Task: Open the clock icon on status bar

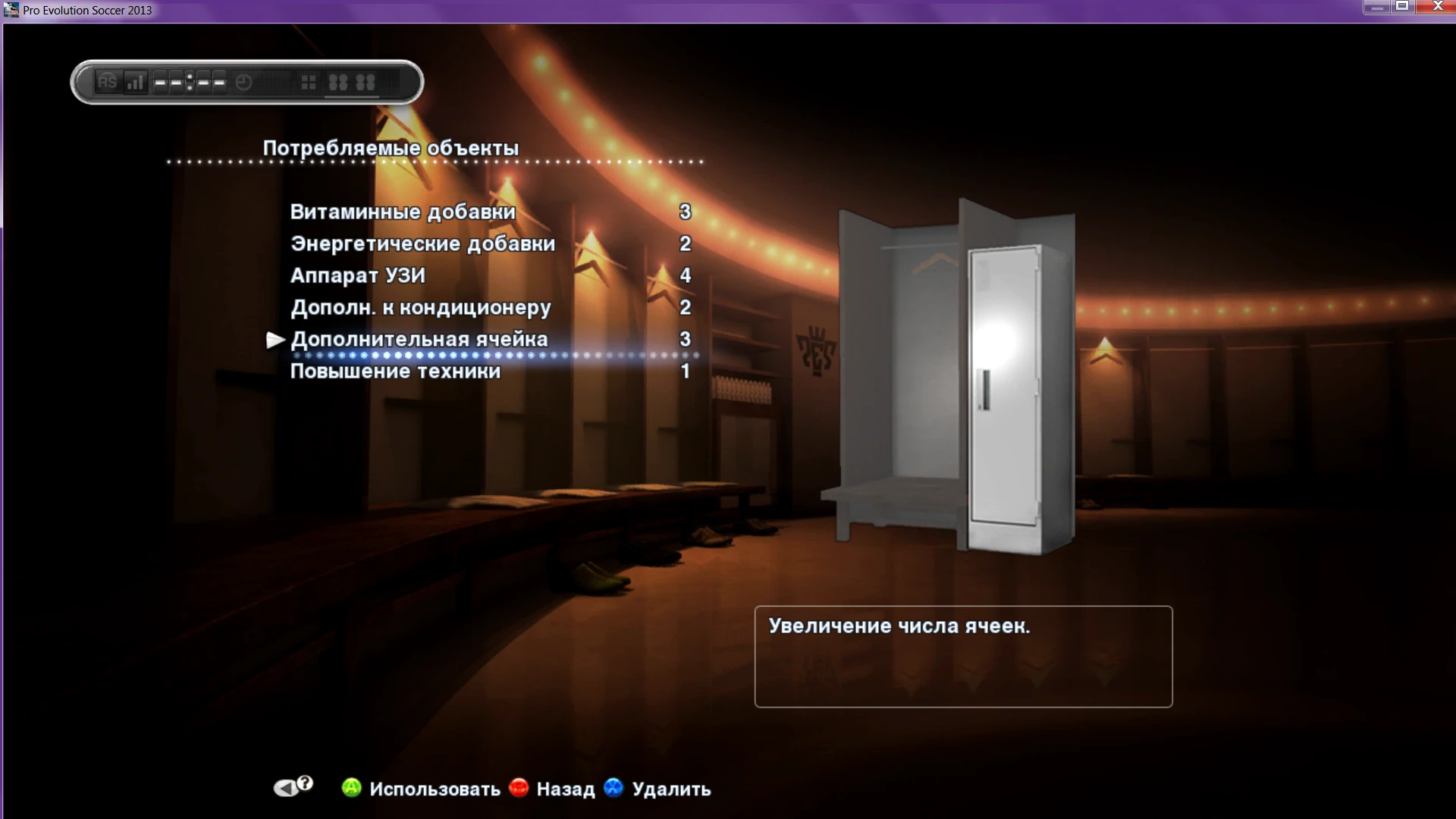Action: 243,82
